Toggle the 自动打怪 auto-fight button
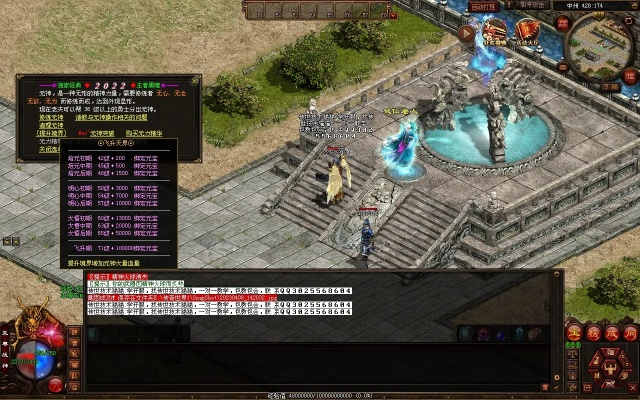This screenshot has height=400, width=640. tap(484, 5)
